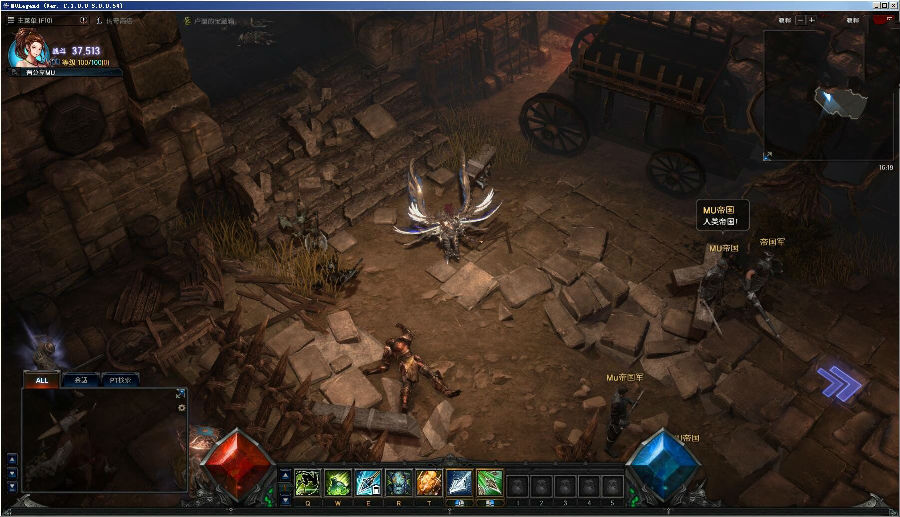Select the blue spear skill slot
Viewport: 900px width, 517px height.
[459, 484]
